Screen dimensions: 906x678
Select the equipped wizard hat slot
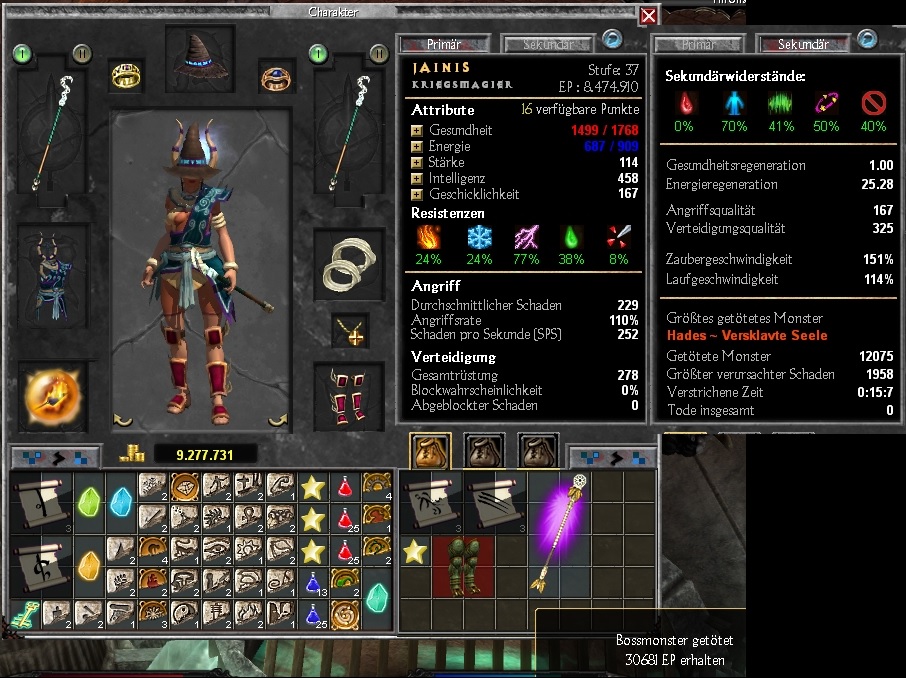click(x=200, y=61)
